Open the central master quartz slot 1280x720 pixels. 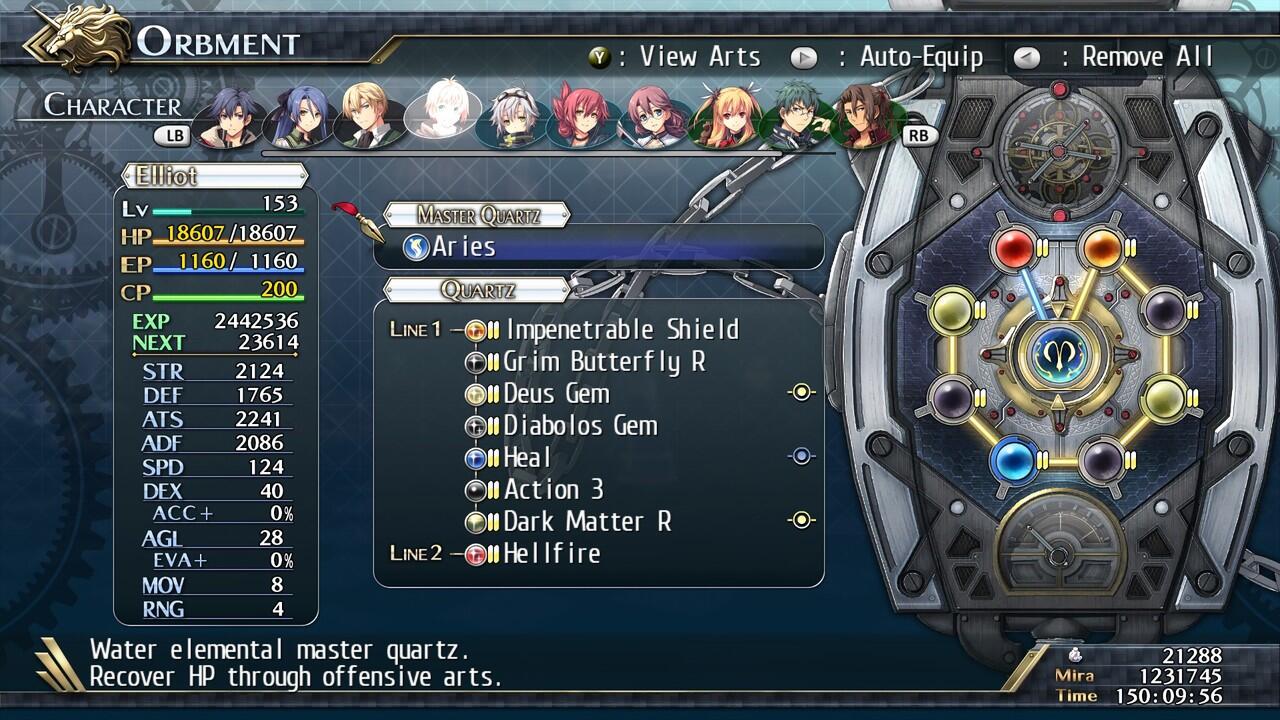(x=1057, y=355)
